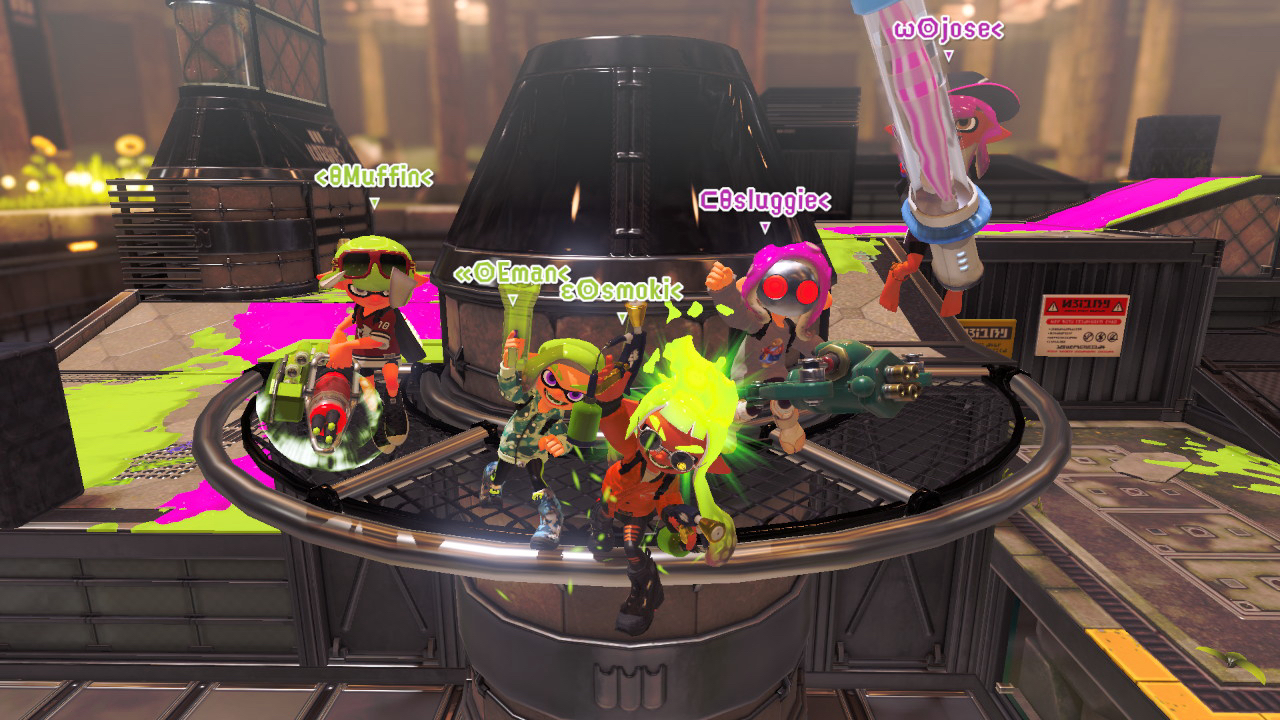Pick the sluggie player name tag

pyautogui.click(x=764, y=201)
